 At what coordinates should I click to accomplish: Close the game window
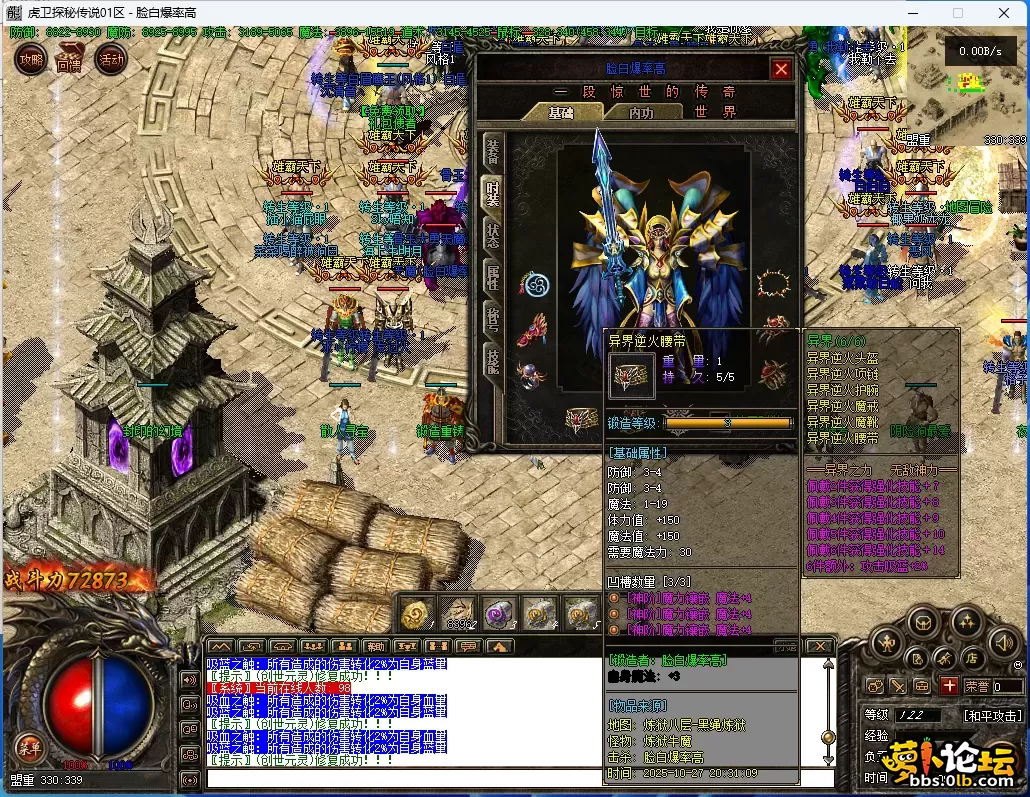1005,13
